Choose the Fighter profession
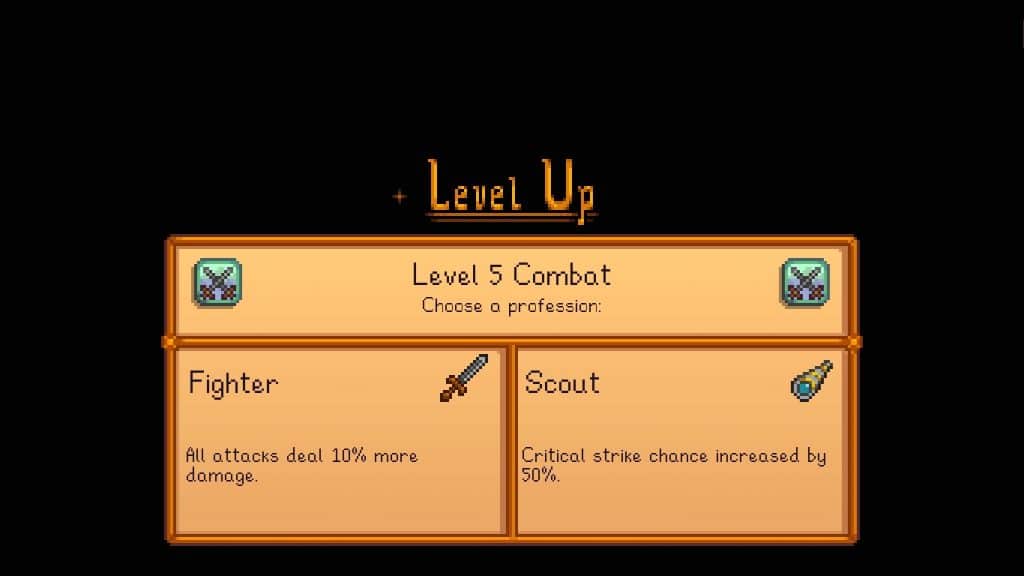Screen dimensions: 1024x576 (x=340, y=438)
